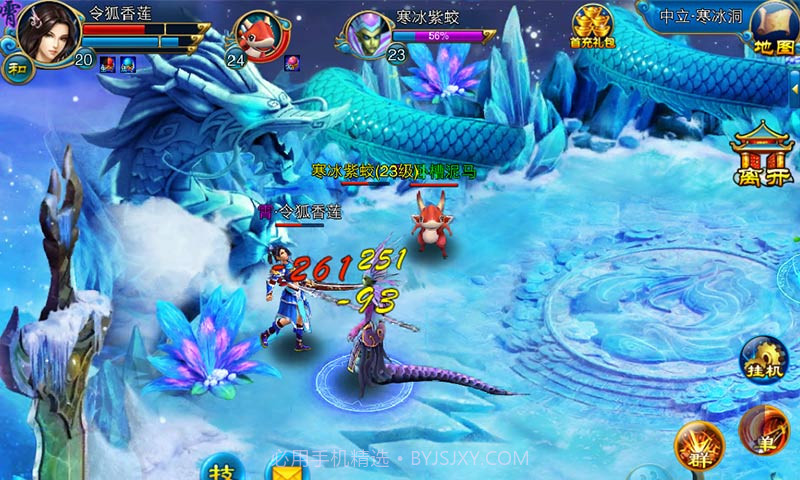Open the yellow envelope mail icon
This screenshot has width=800, height=480.
coord(286,470)
